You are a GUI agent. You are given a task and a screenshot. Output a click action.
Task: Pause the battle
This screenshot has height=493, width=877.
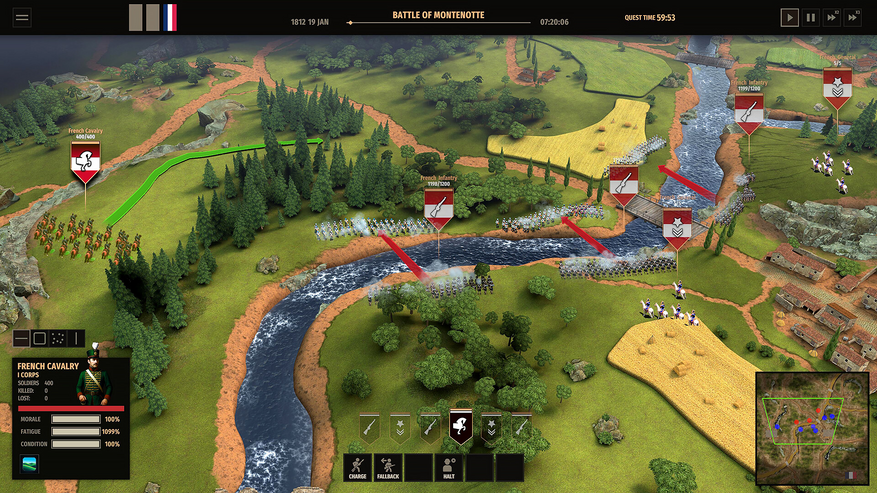point(812,17)
